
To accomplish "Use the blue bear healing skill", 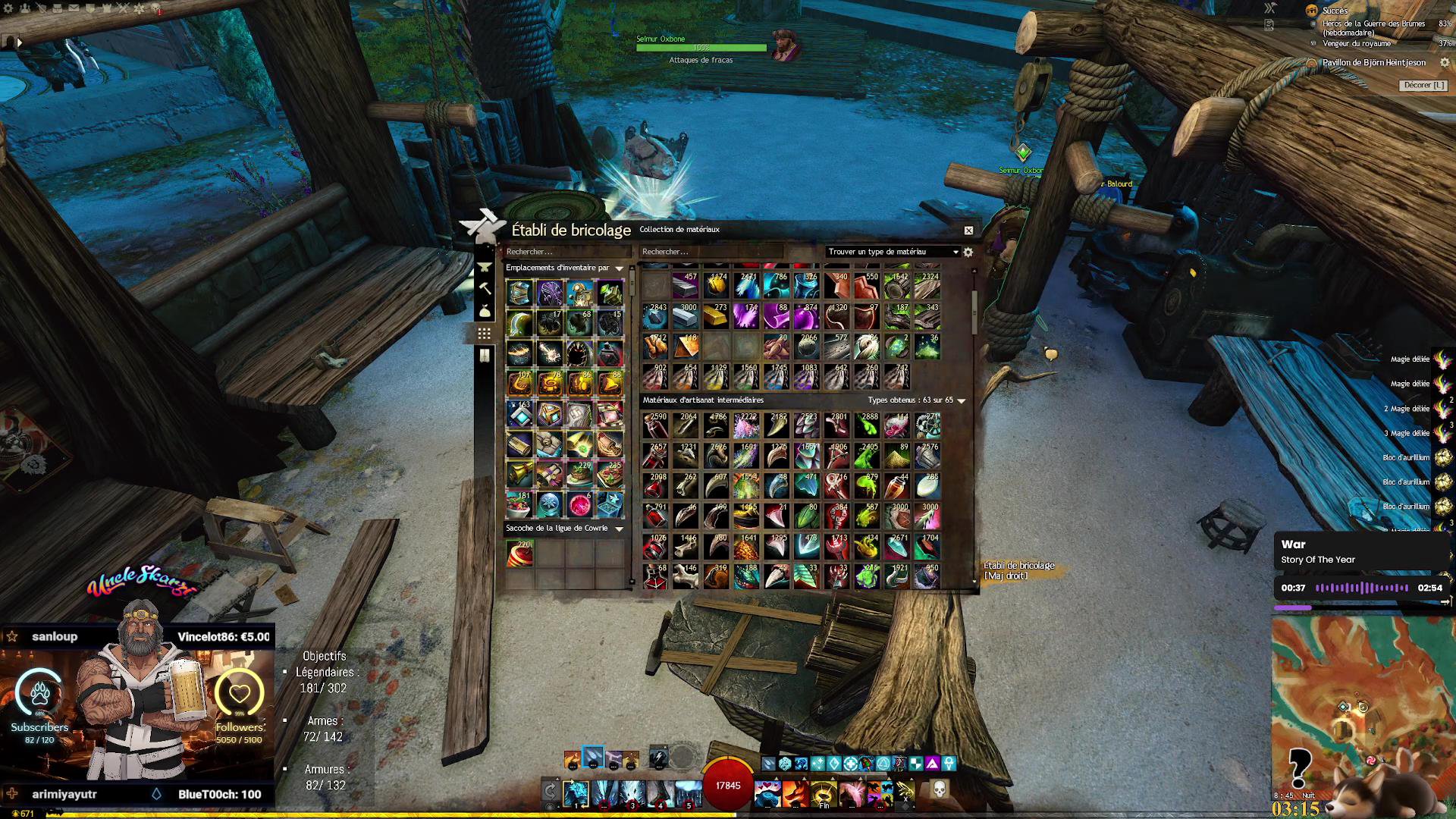I will tap(767, 794).
